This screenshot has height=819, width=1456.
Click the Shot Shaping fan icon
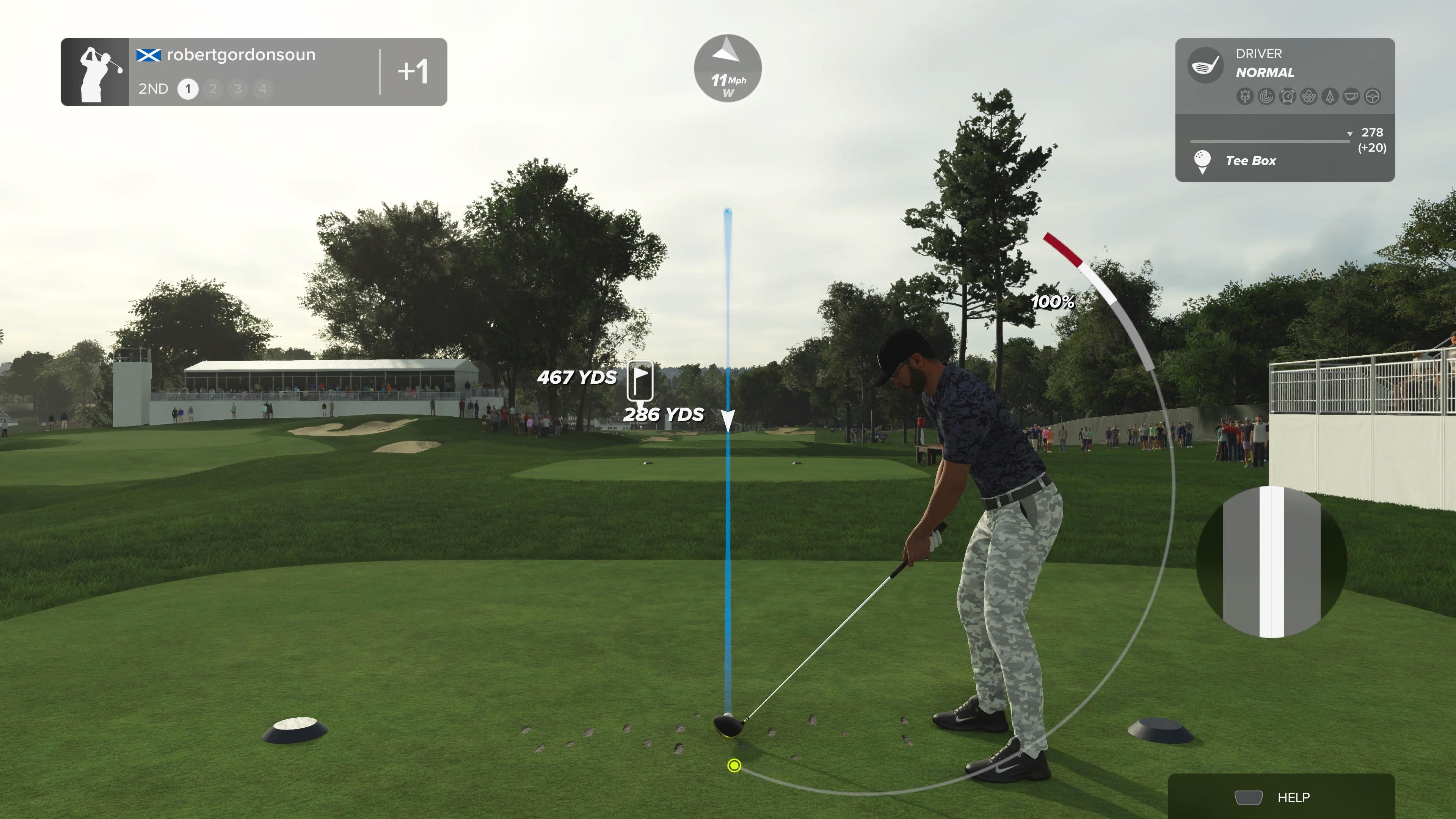1309,96
